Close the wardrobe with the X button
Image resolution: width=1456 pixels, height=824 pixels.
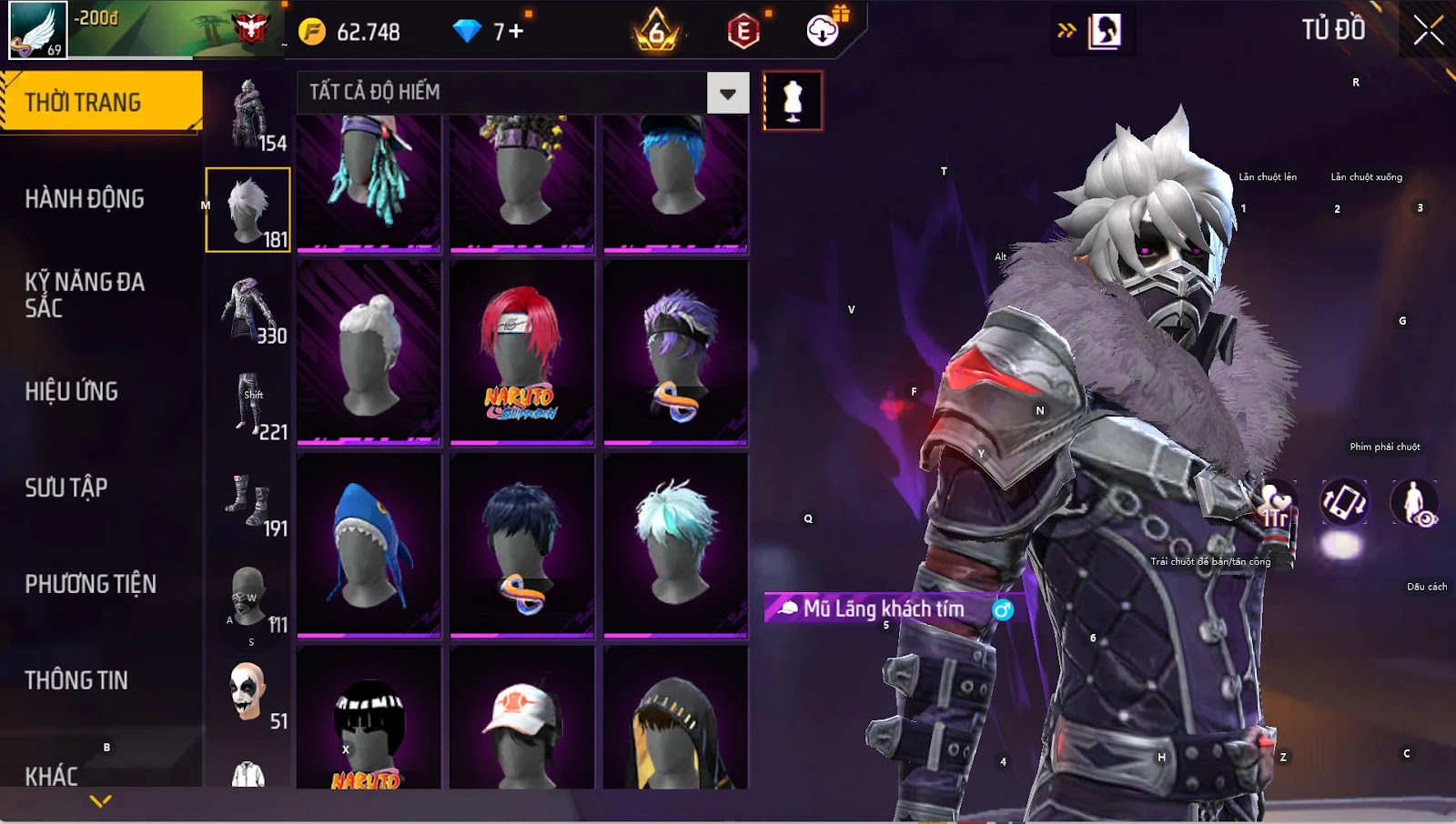pos(1428,30)
